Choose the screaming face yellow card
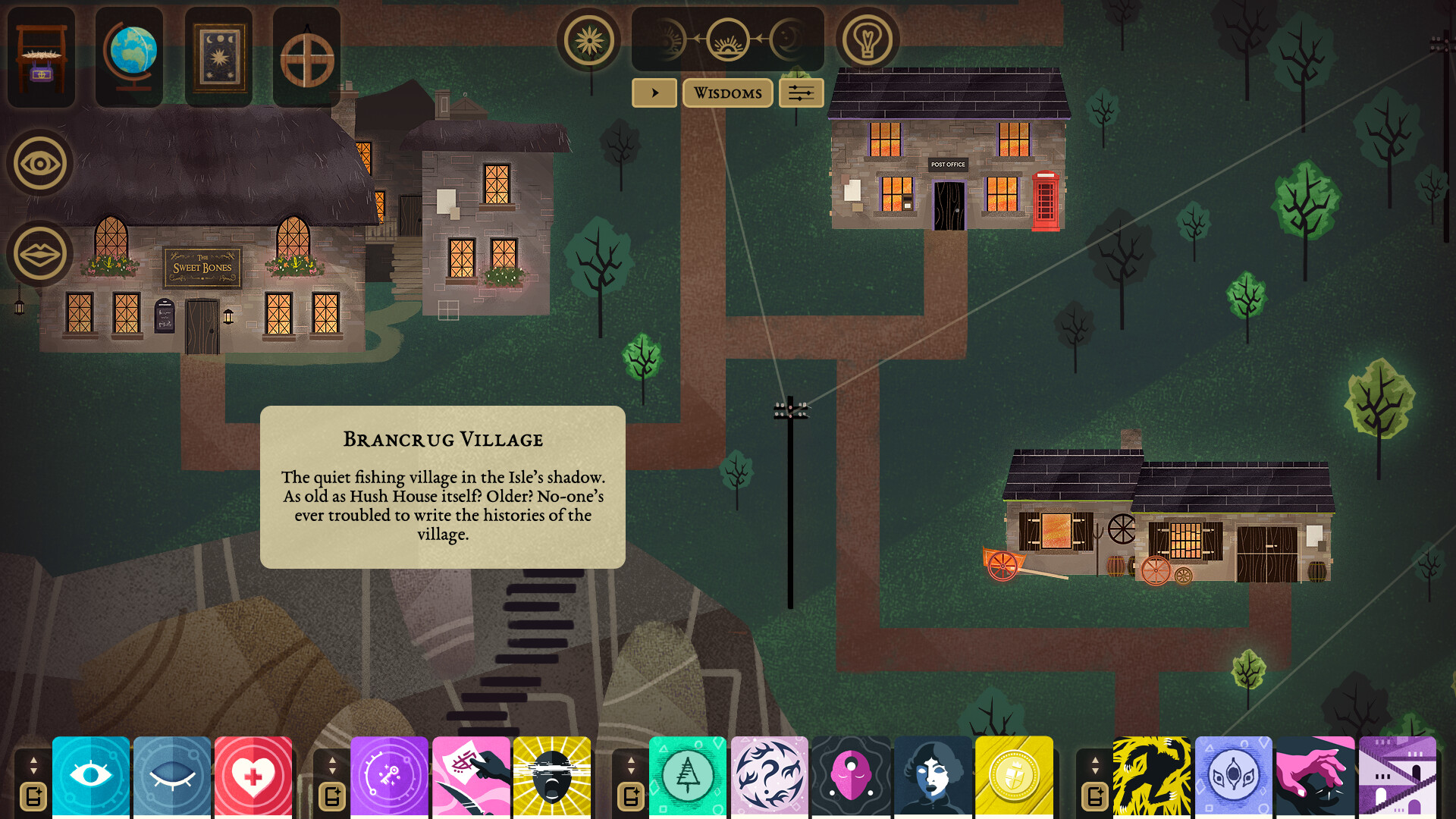This screenshot has height=819, width=1456. click(552, 777)
